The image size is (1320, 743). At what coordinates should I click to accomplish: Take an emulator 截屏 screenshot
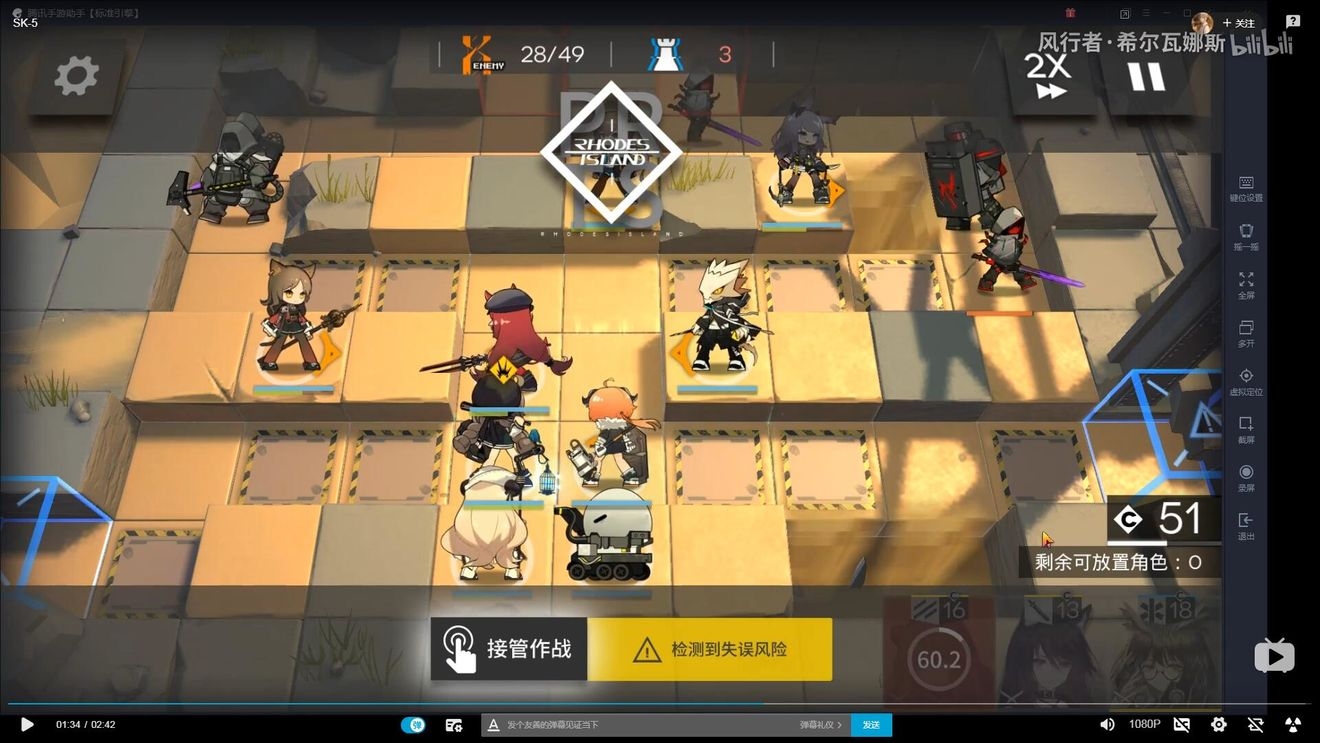[1246, 430]
